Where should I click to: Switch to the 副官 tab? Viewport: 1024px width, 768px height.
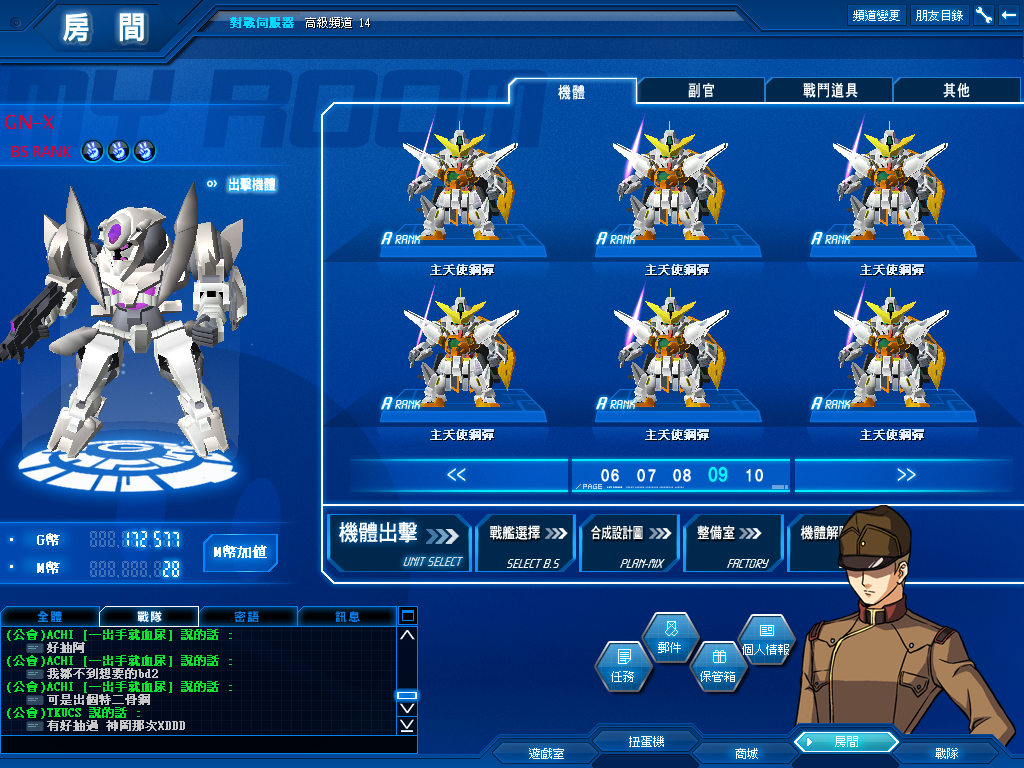tap(701, 90)
